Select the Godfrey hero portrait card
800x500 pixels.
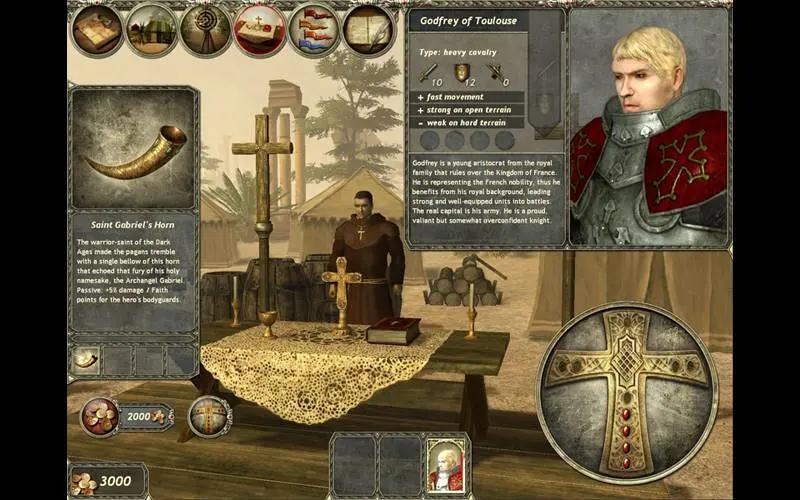[445, 464]
